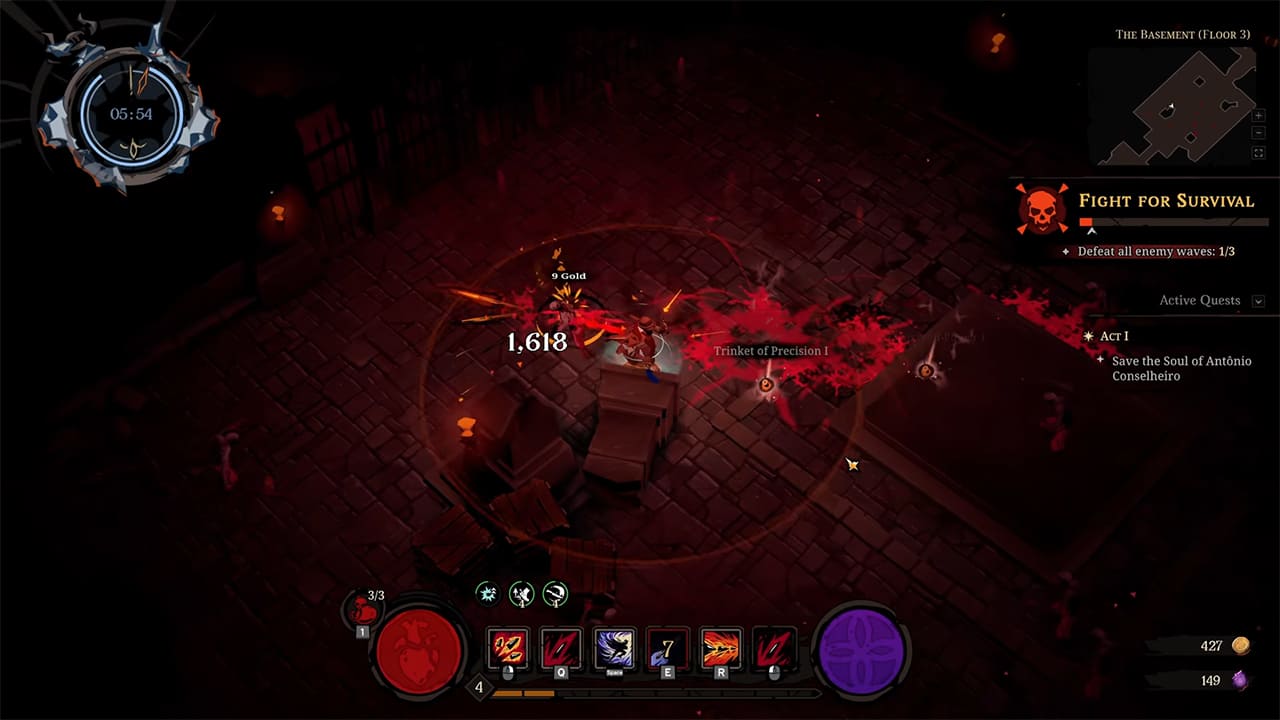Screen dimensions: 1280x720
Task: Collapse the Active Quests list
Action: (1258, 301)
